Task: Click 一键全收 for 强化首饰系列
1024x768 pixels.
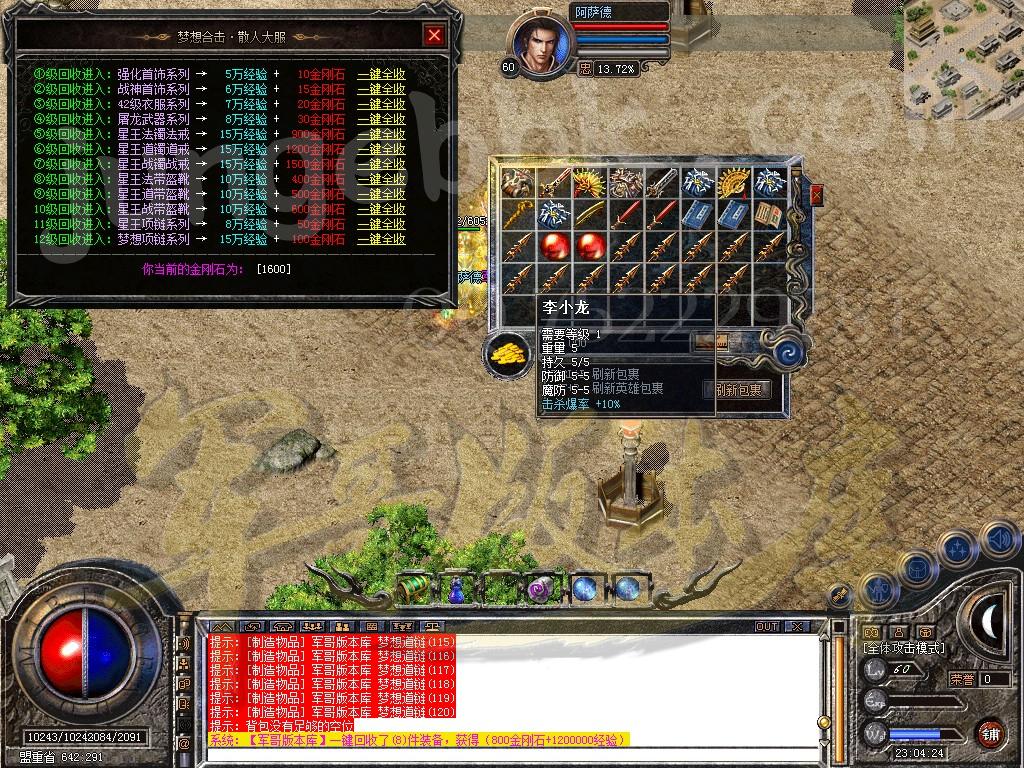Action: (381, 74)
